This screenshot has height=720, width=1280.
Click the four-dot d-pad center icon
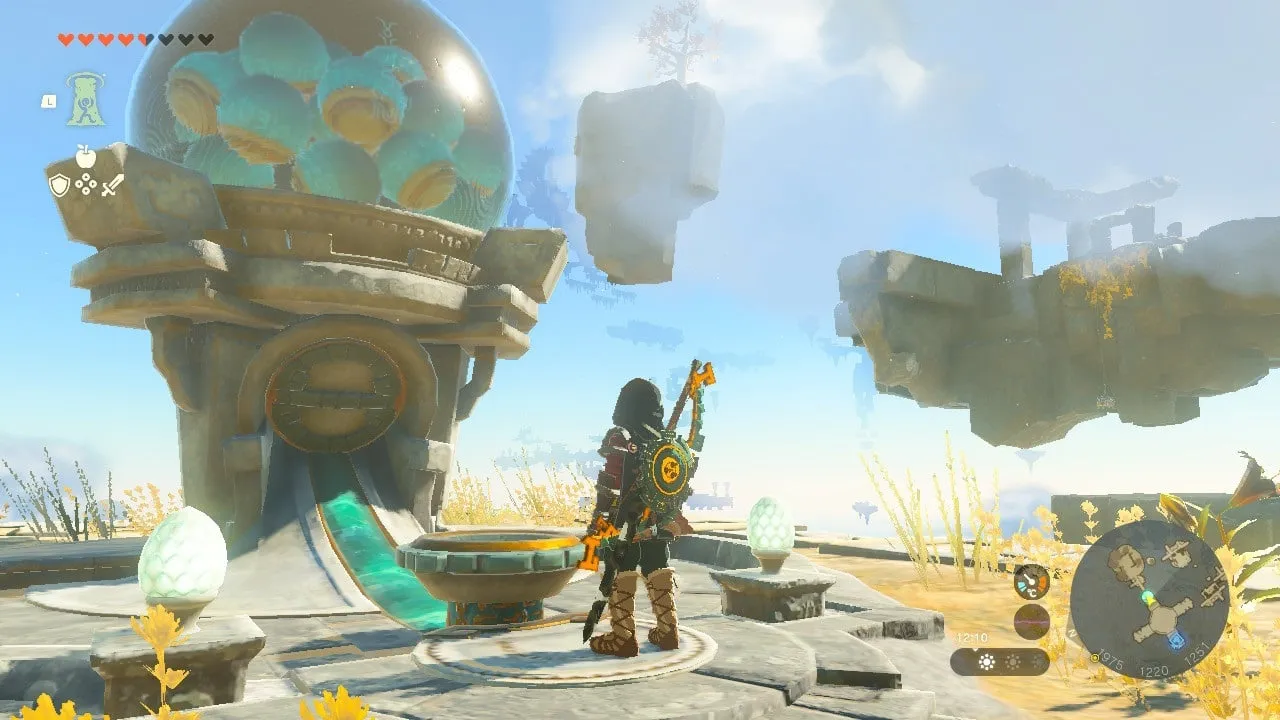coord(86,185)
